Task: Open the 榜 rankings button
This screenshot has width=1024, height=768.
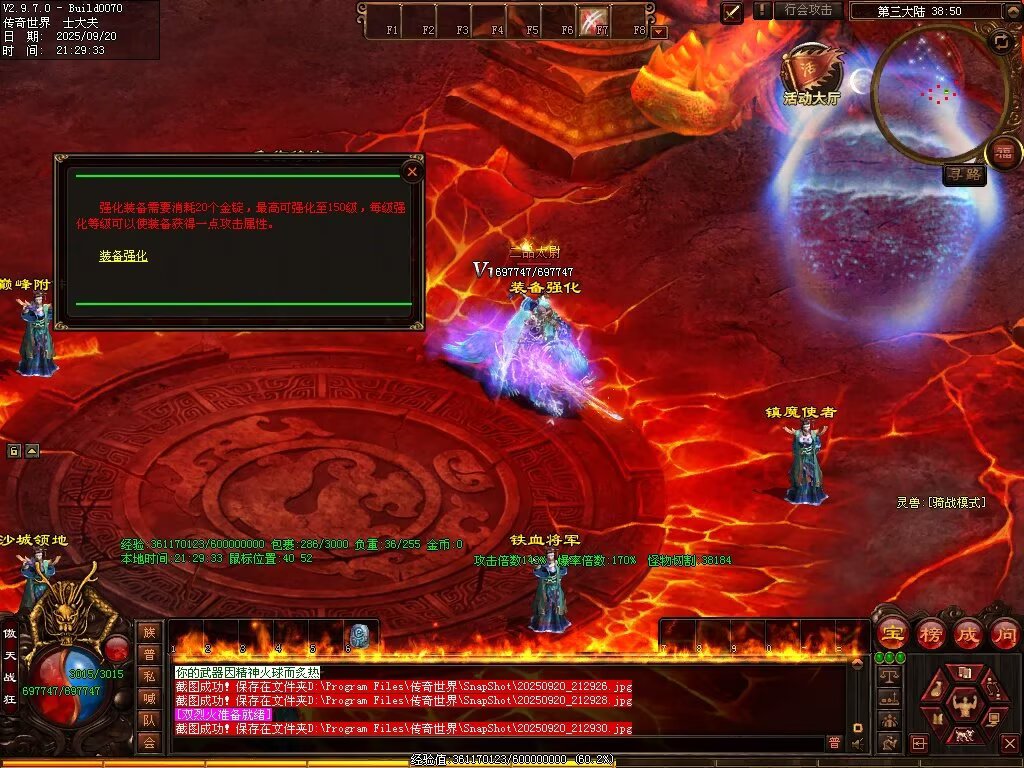Action: (x=930, y=635)
